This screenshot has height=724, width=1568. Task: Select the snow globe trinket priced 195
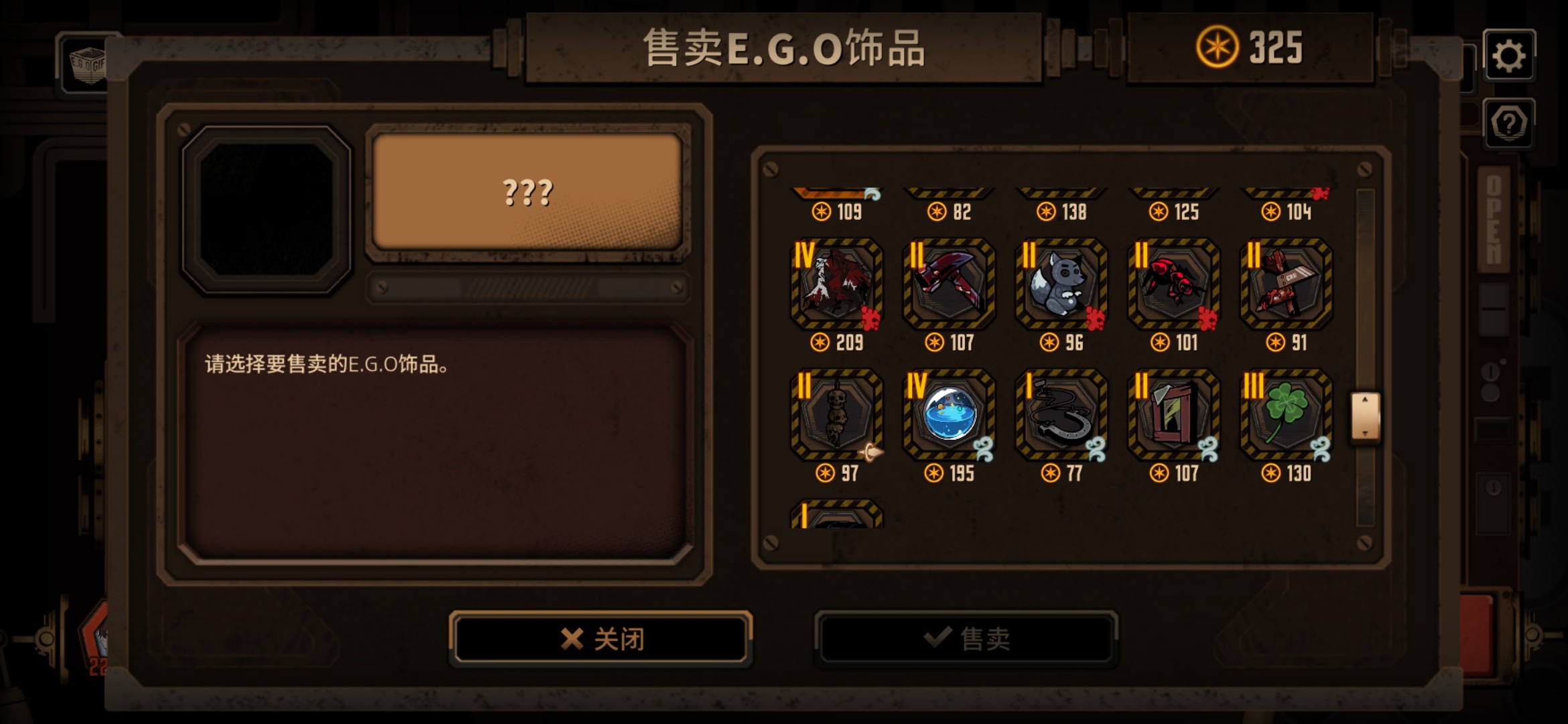point(948,417)
